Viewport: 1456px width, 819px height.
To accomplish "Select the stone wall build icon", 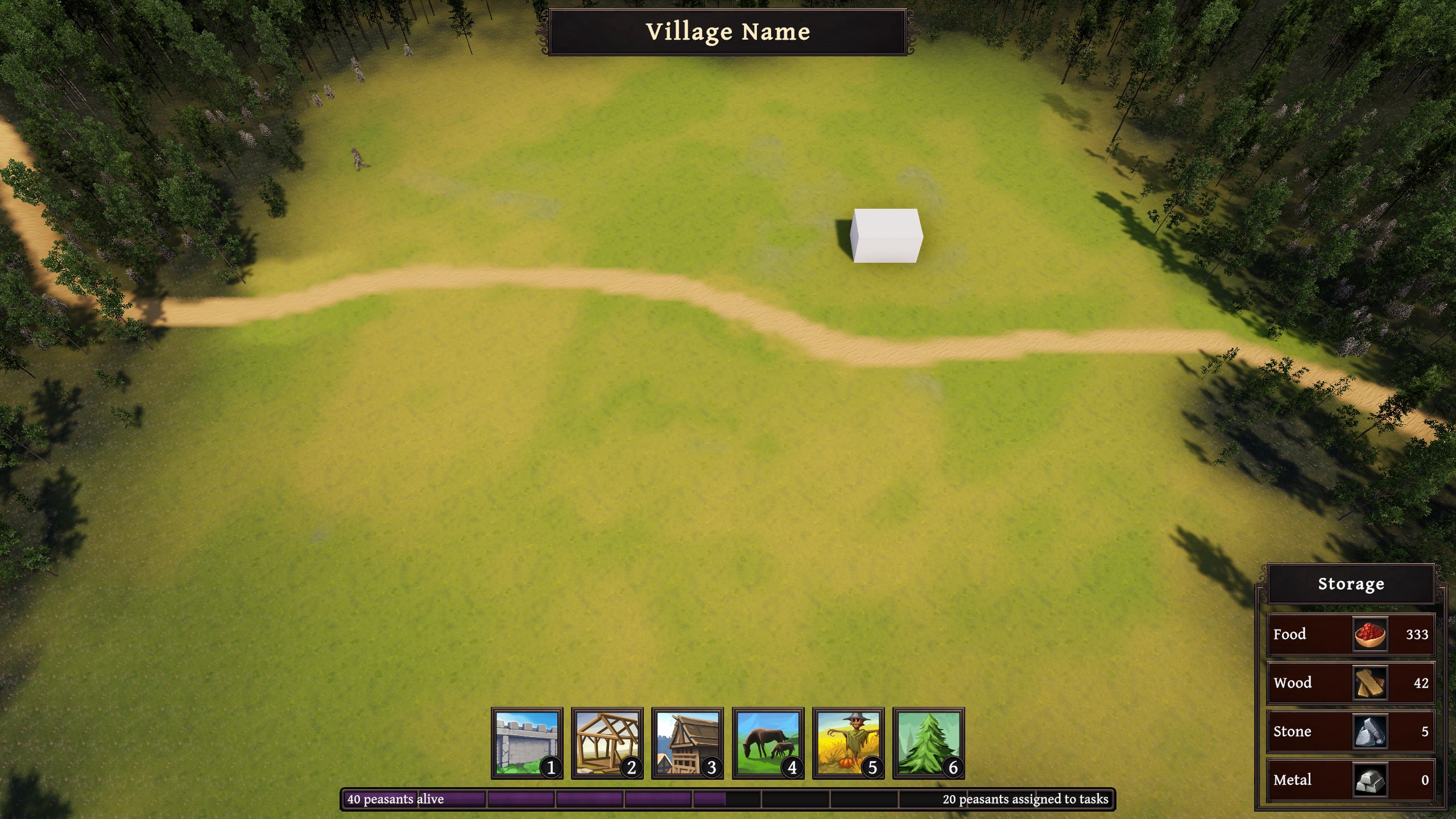I will [x=527, y=743].
